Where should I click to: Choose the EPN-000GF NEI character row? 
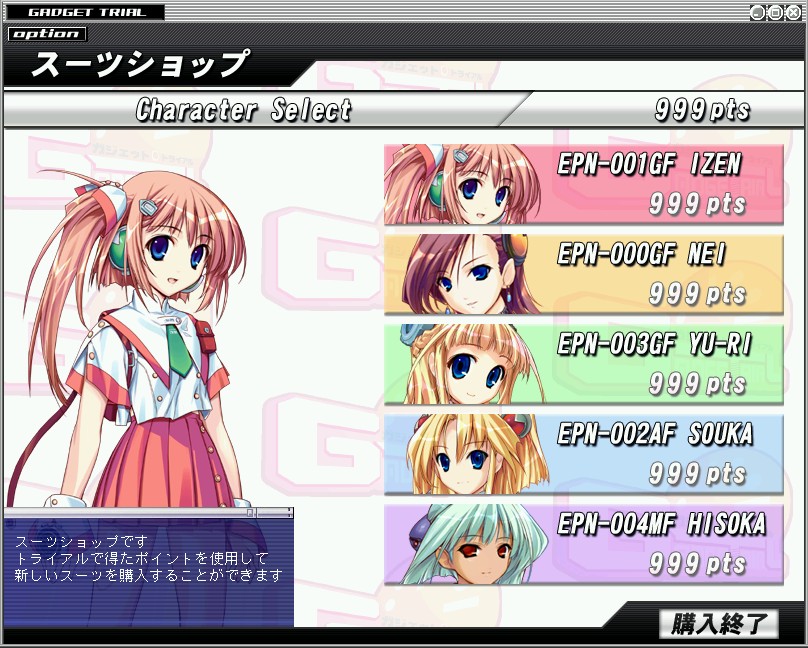point(584,274)
